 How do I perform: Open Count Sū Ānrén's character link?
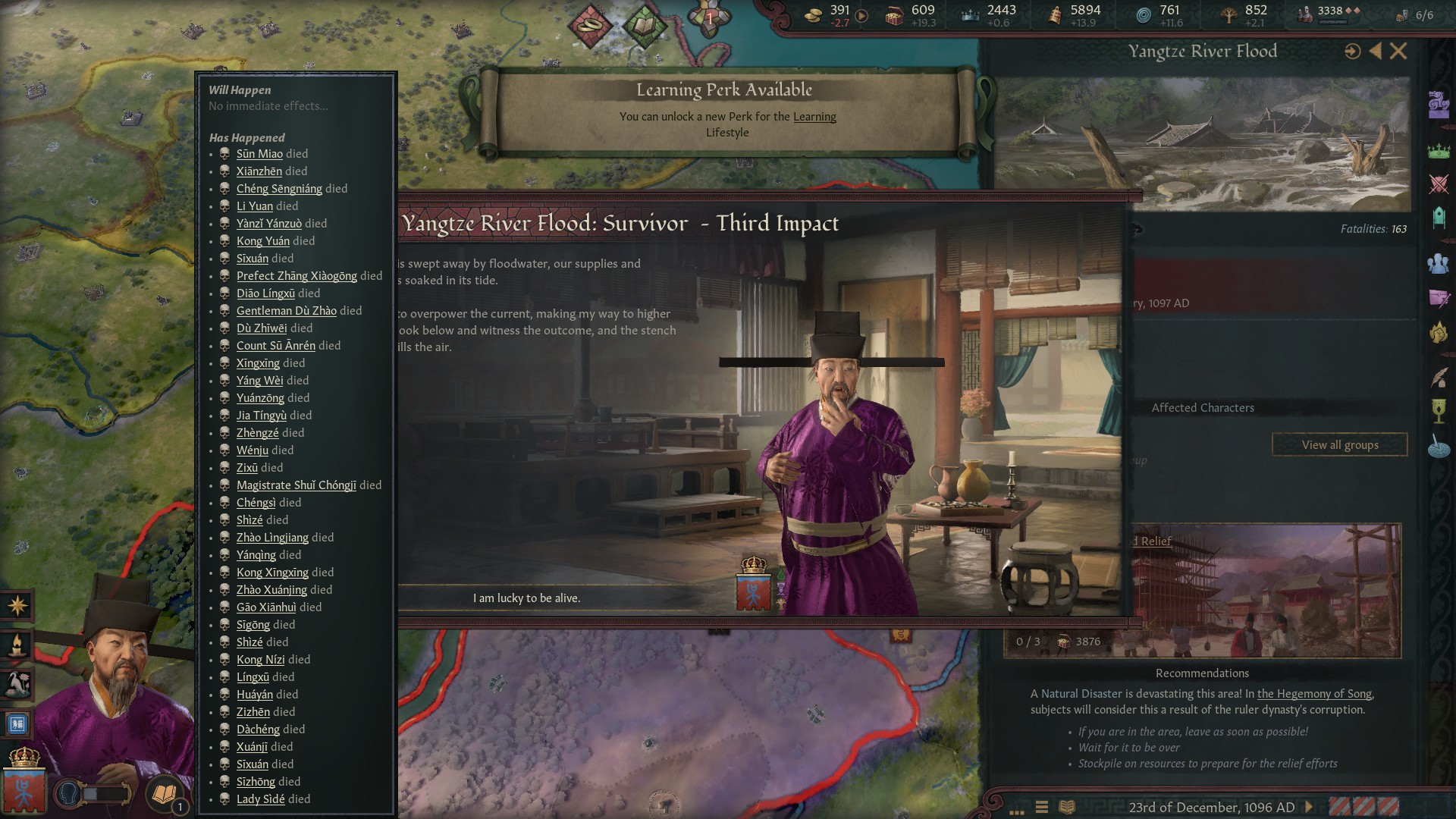pos(275,346)
